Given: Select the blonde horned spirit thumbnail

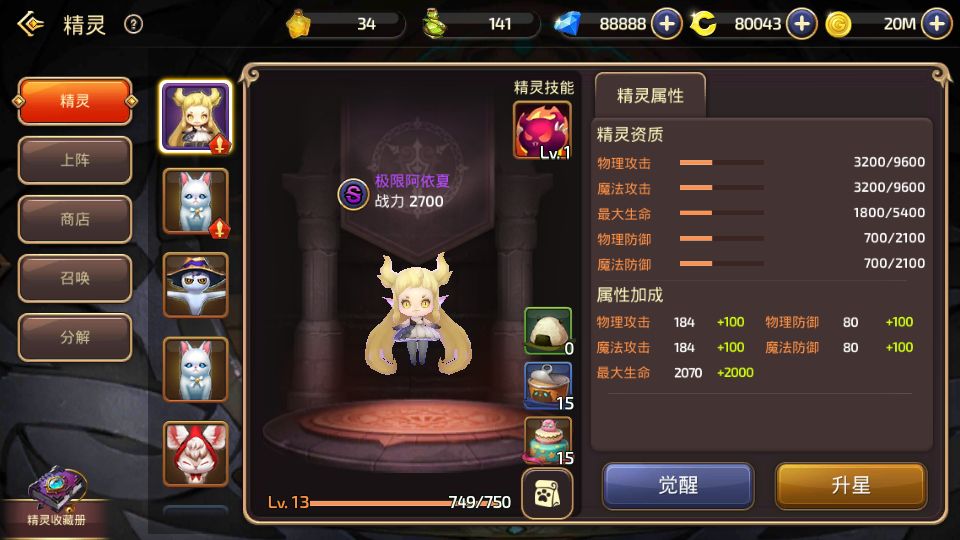Looking at the screenshot, I should (195, 116).
